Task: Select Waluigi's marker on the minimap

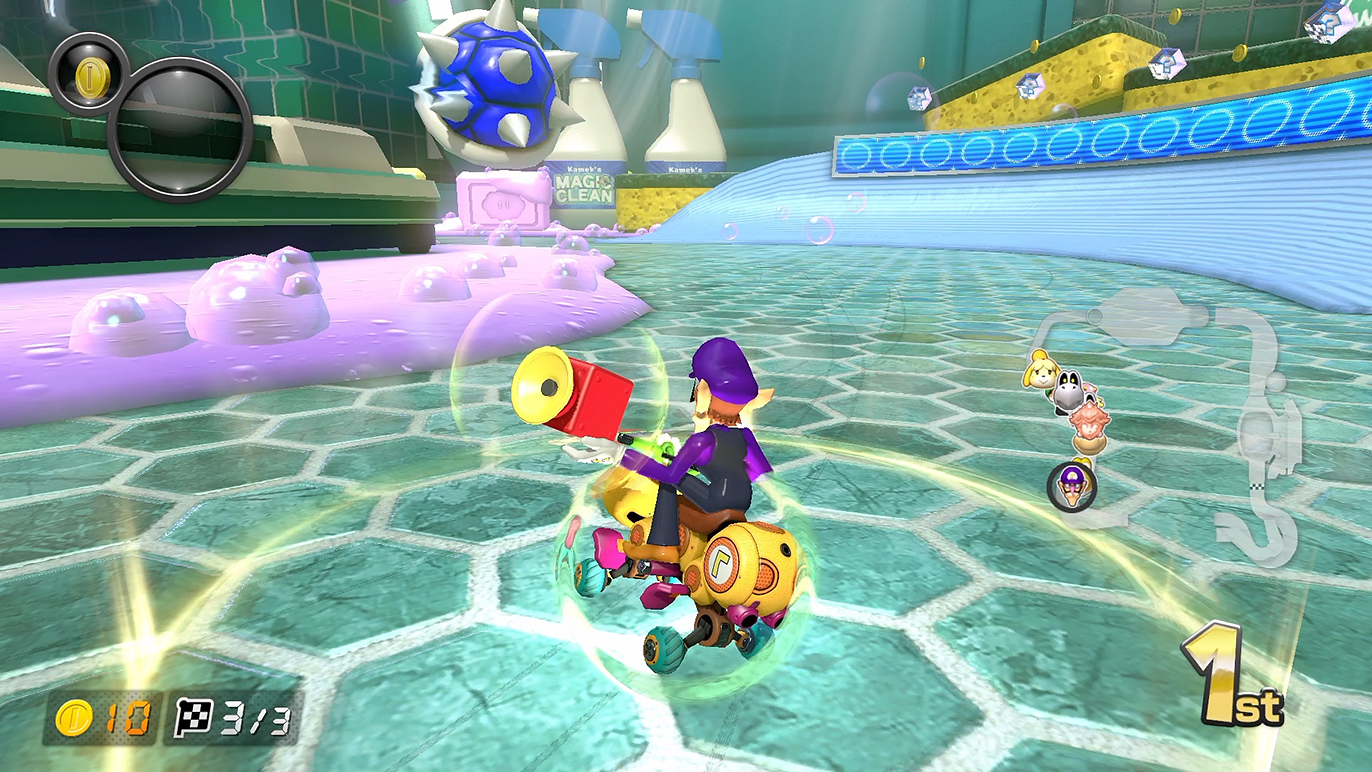Action: point(1072,485)
